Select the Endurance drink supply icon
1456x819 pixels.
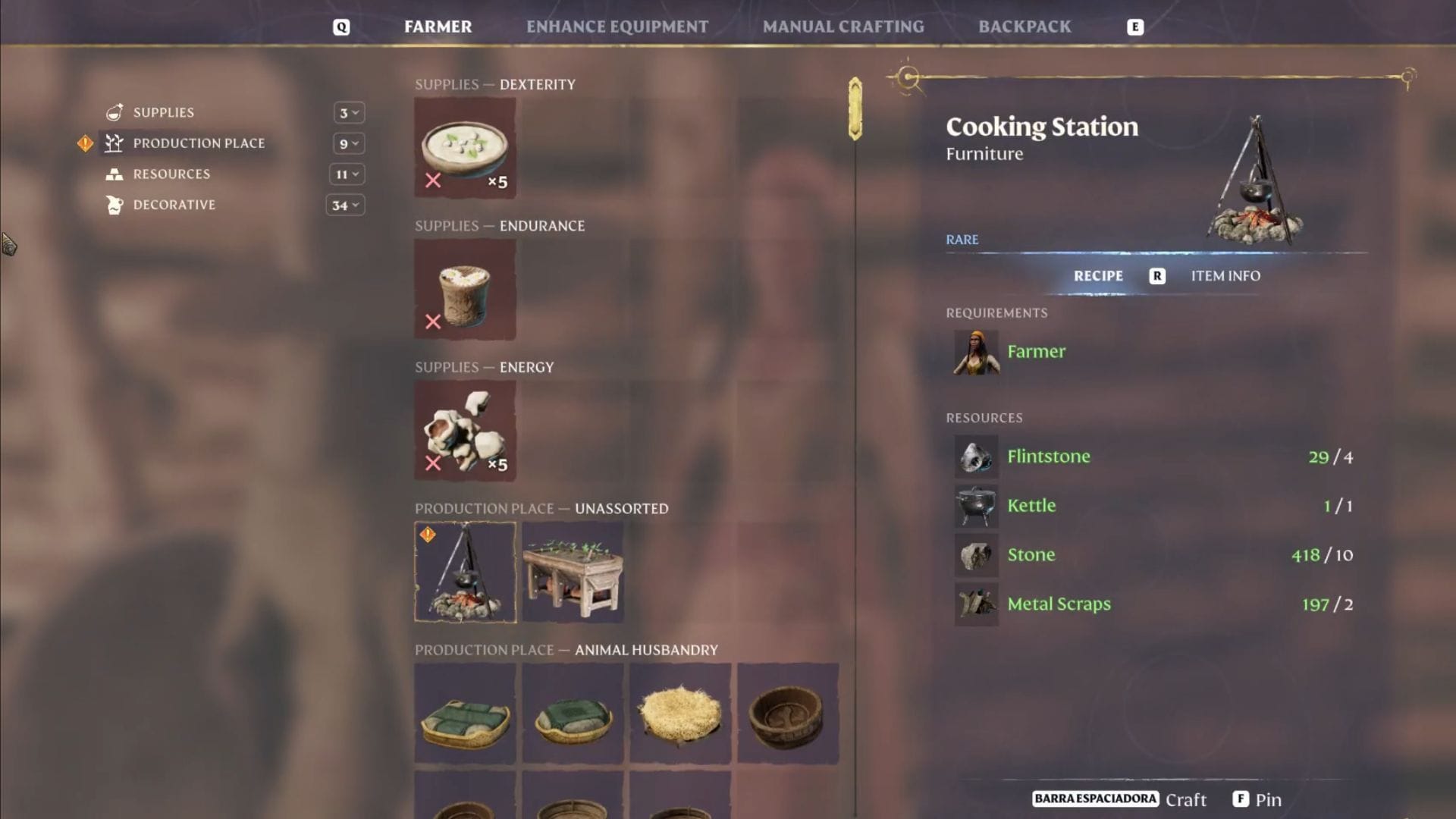[465, 289]
